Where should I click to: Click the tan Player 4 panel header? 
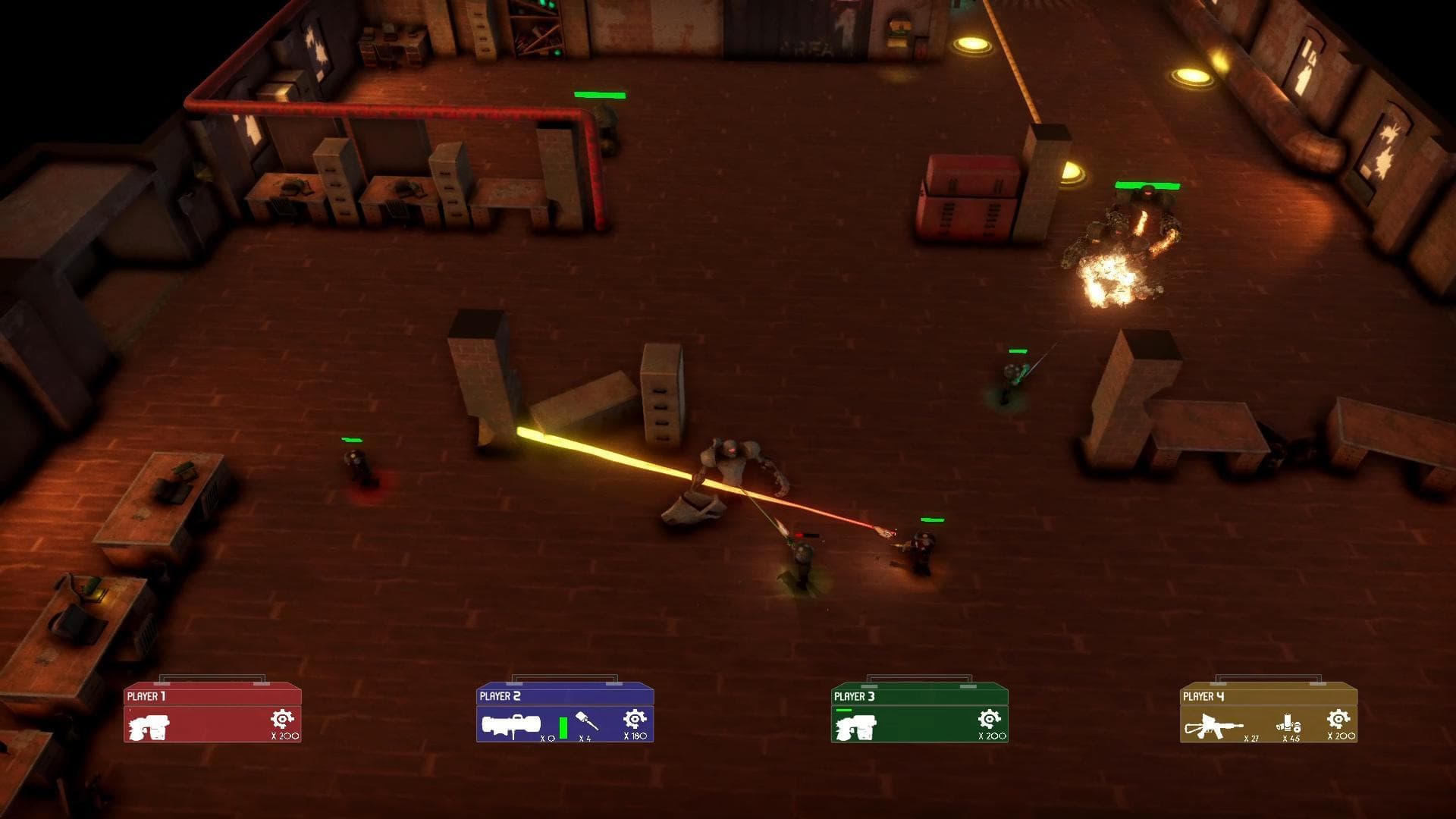[1269, 695]
